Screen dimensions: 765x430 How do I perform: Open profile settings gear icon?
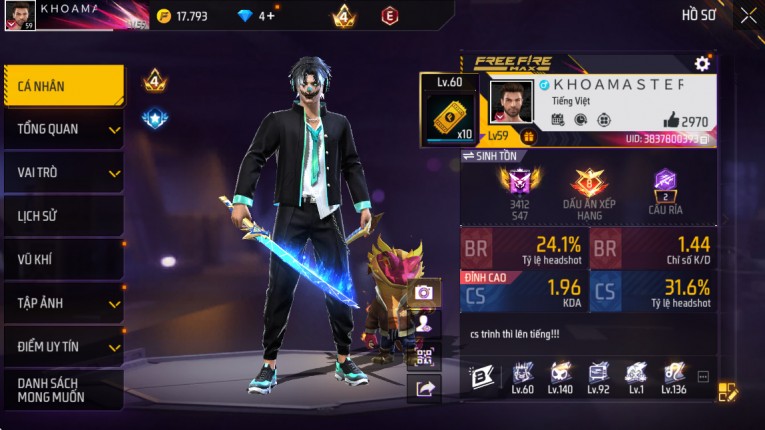[702, 63]
